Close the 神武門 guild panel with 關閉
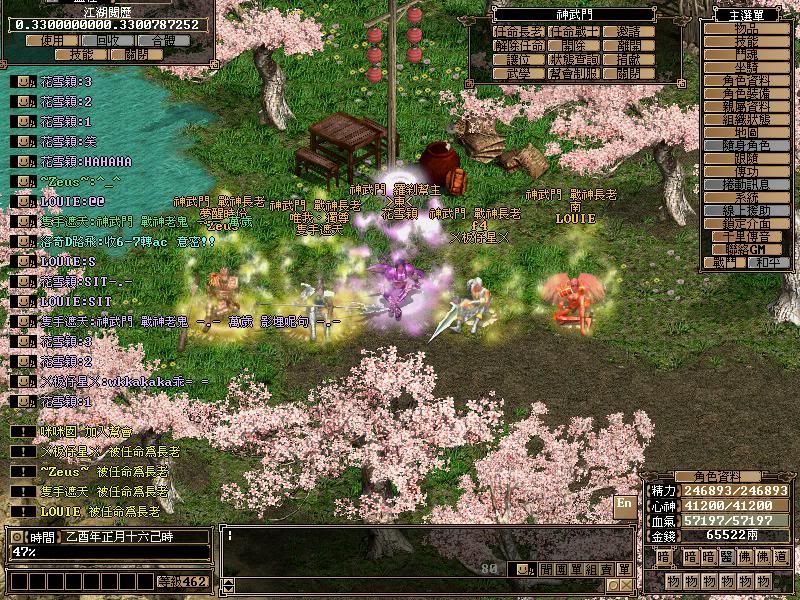 (x=629, y=73)
